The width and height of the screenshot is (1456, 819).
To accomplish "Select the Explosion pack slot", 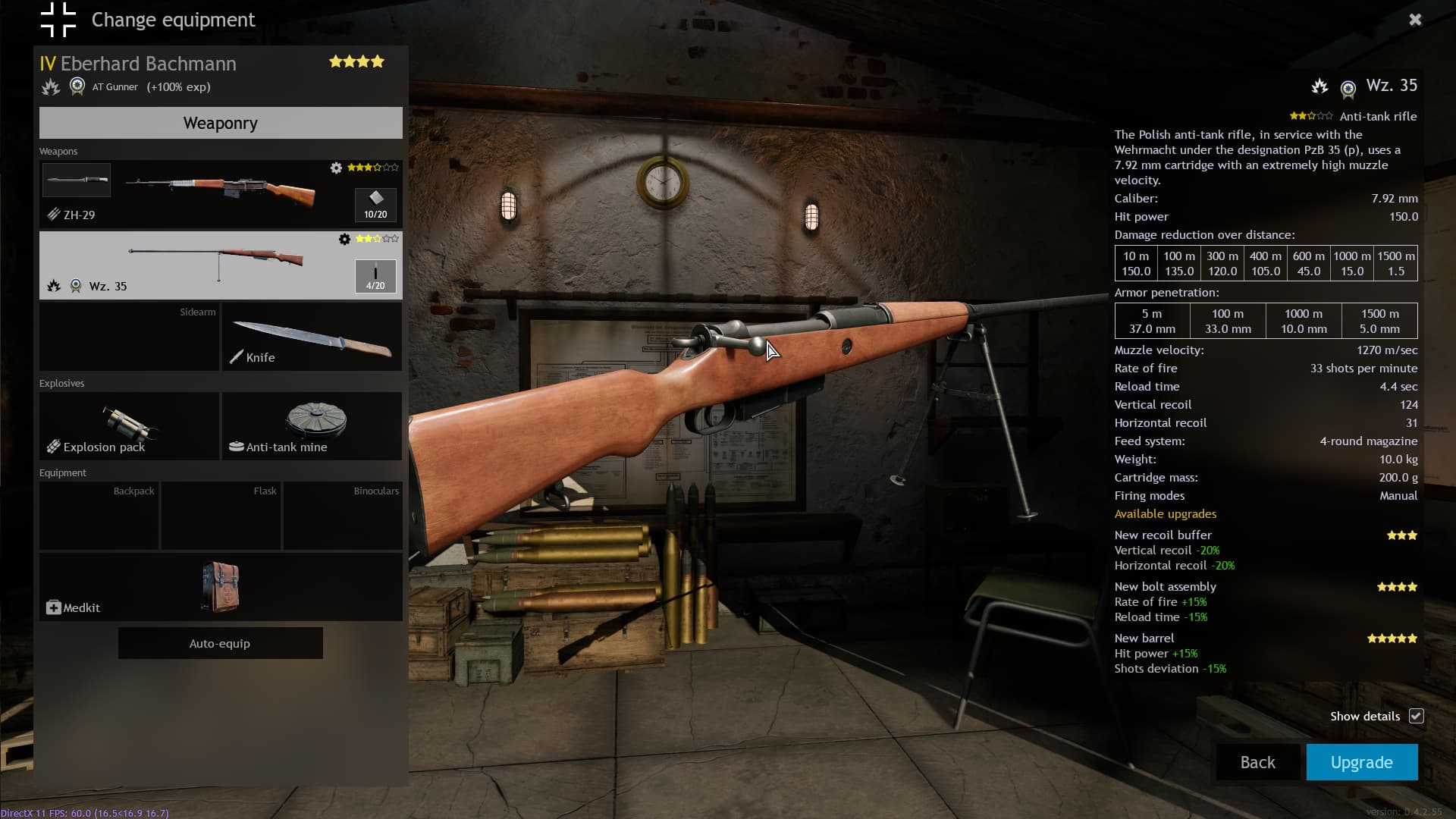I will 129,426.
